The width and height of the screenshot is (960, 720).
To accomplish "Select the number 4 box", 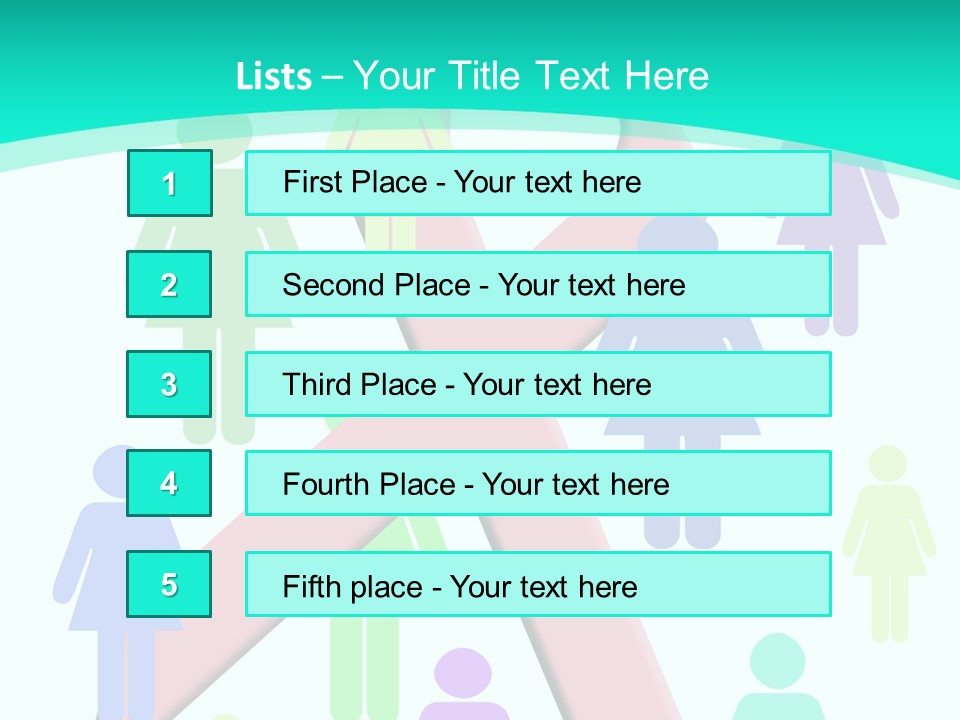I will point(169,484).
